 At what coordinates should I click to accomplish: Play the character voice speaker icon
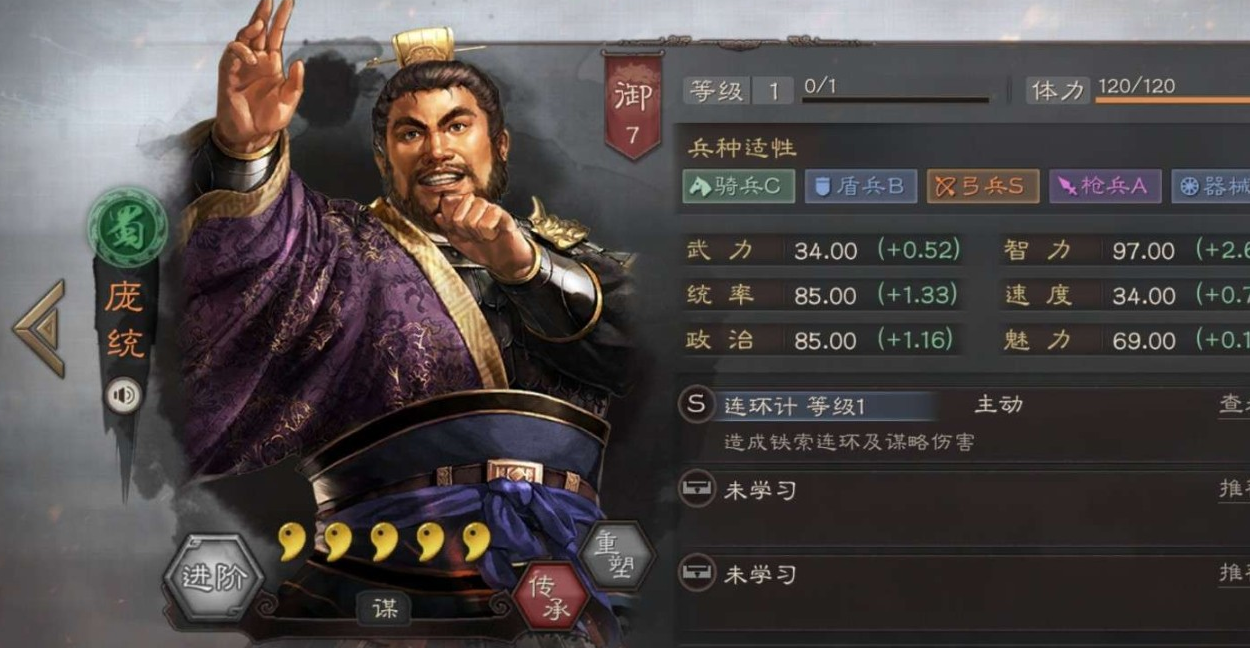click(x=124, y=396)
